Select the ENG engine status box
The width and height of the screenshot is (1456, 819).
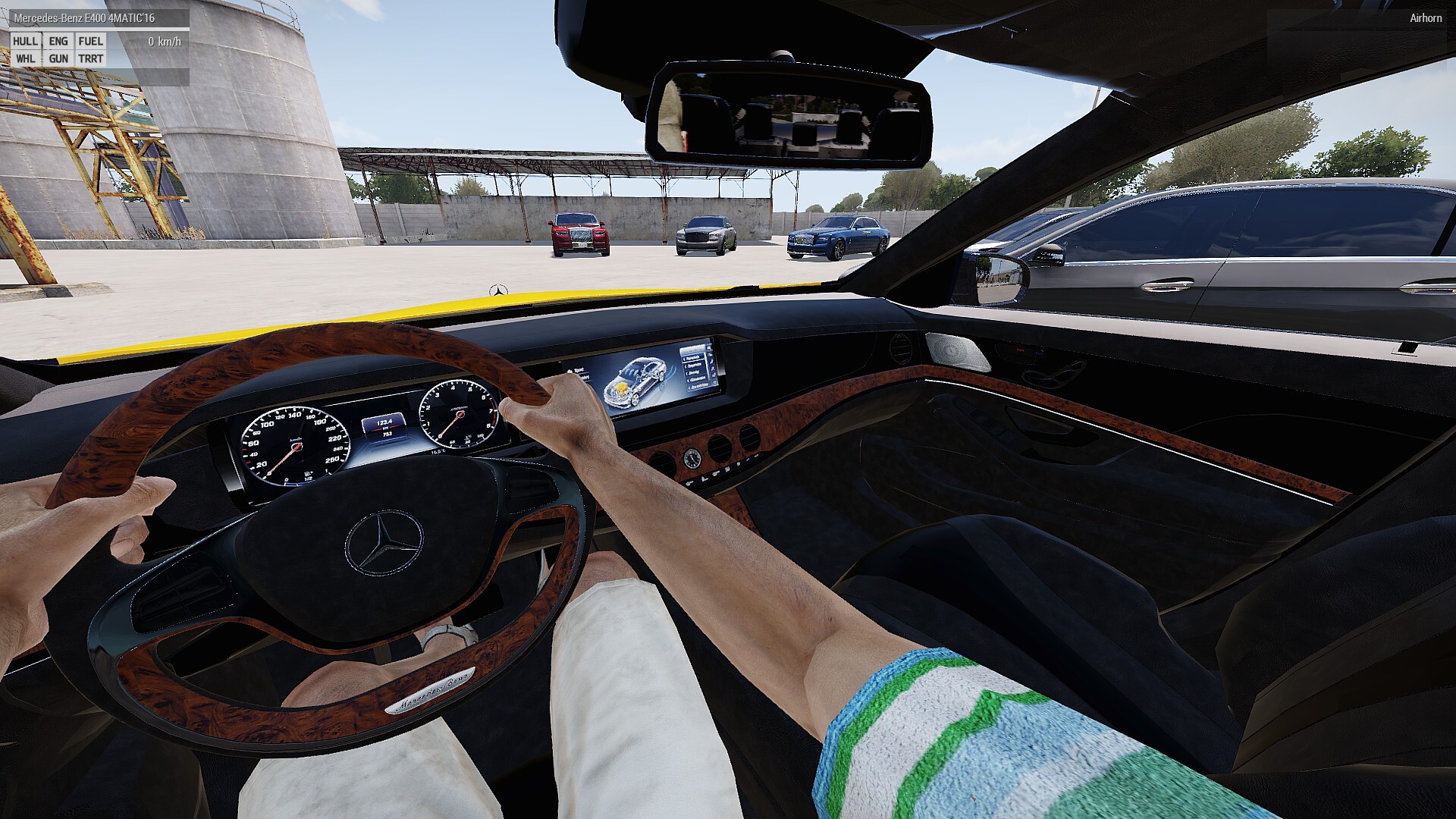(x=58, y=42)
